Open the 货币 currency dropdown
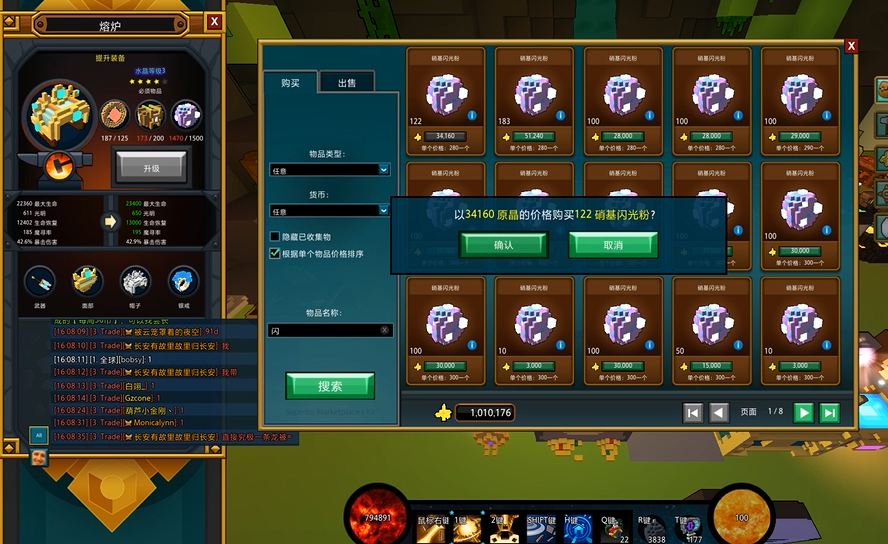 [329, 211]
